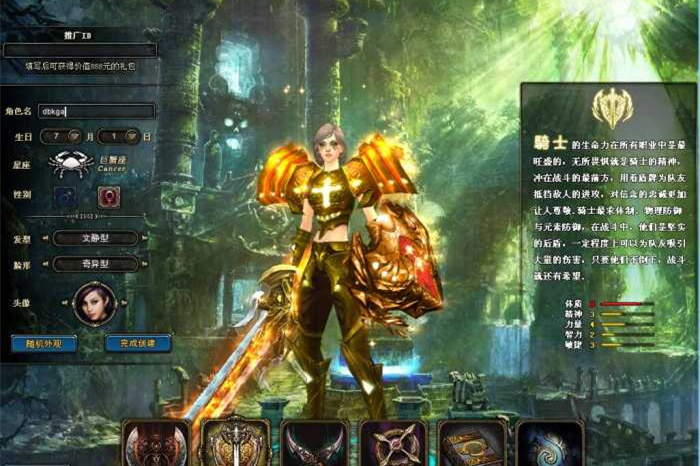Open the birthday day selector
Viewport: 700px width, 466px height.
(119, 136)
